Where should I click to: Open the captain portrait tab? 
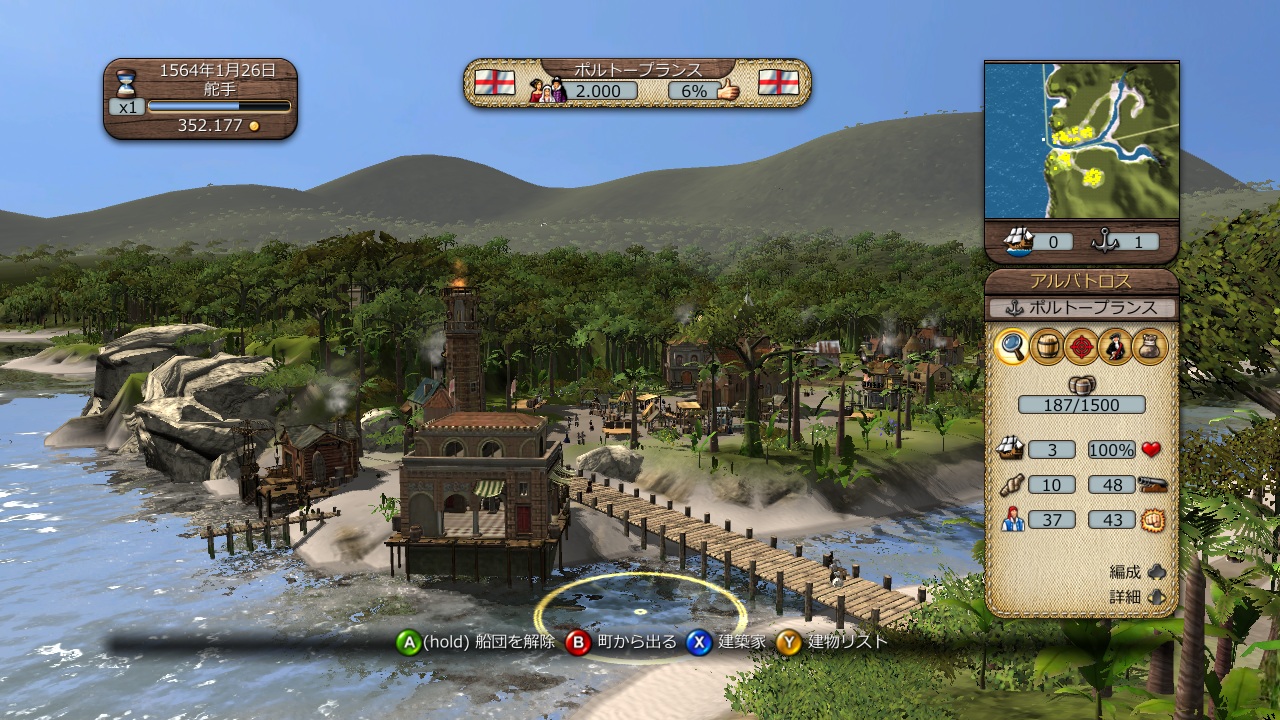coord(1115,346)
